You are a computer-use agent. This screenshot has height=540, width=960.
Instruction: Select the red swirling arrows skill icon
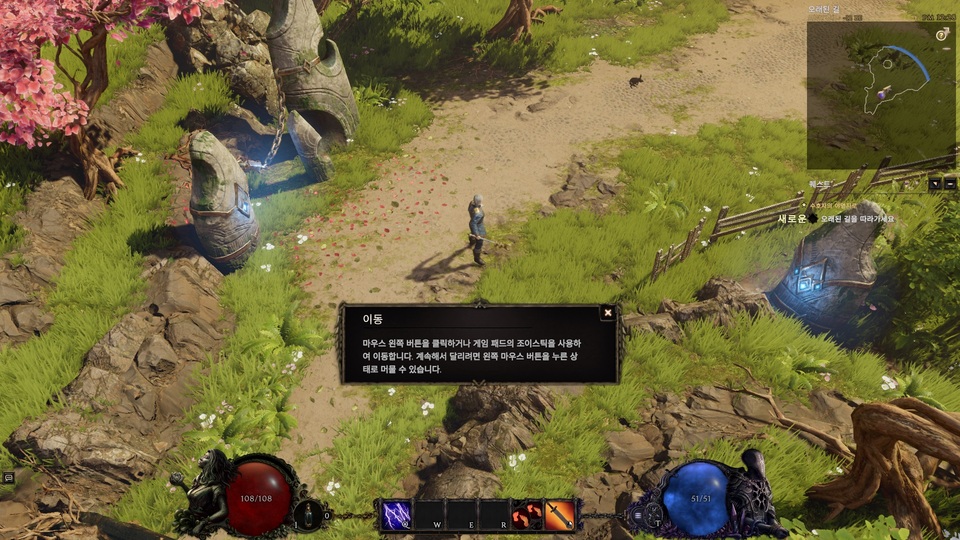527,515
